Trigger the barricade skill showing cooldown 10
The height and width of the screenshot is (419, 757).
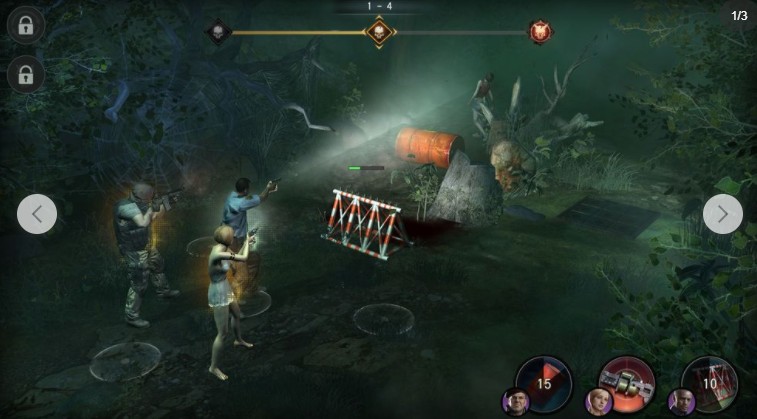click(709, 382)
